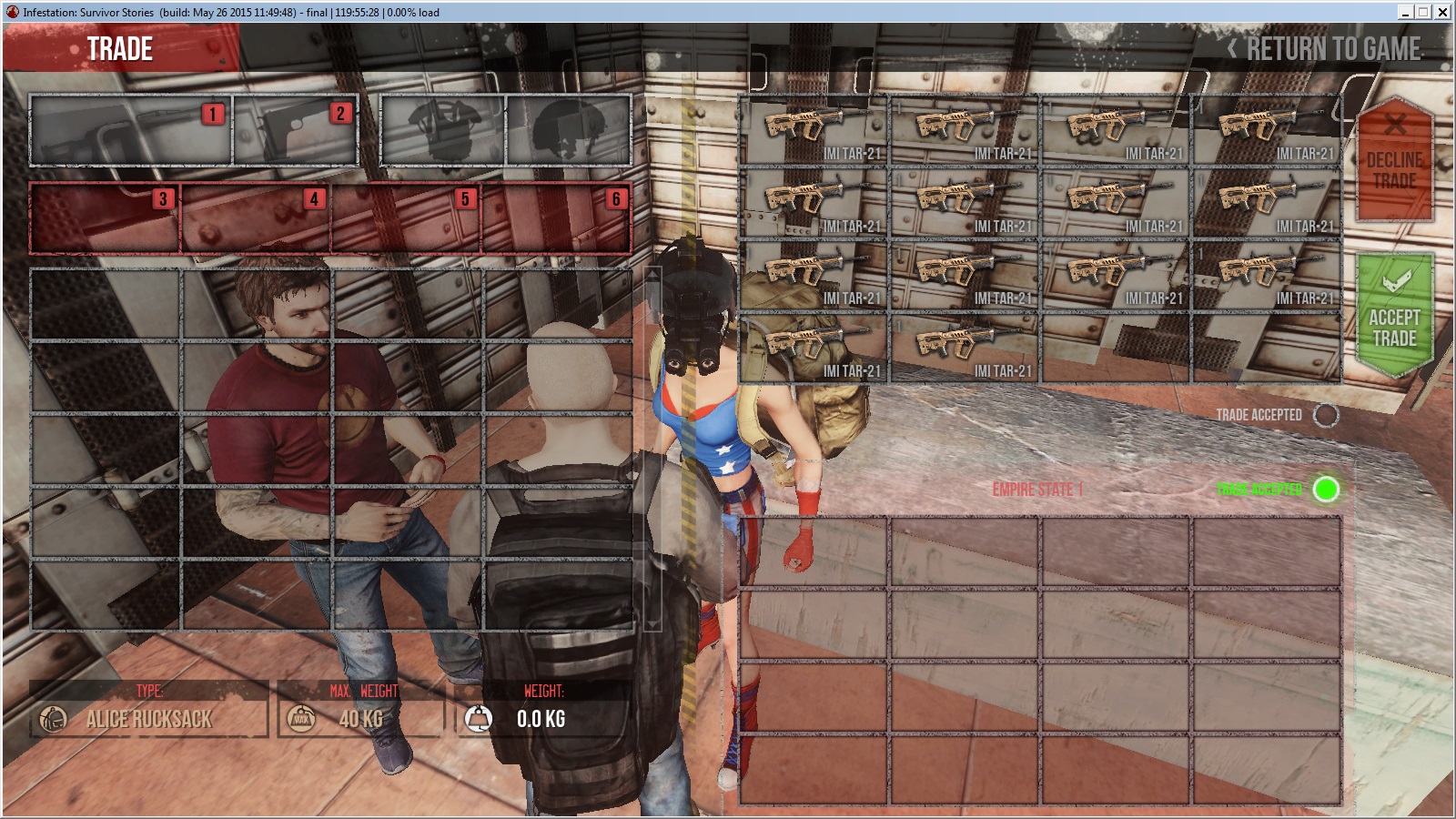Screen dimensions: 1456x819
Task: Minimize the game window
Action: coord(1405,12)
